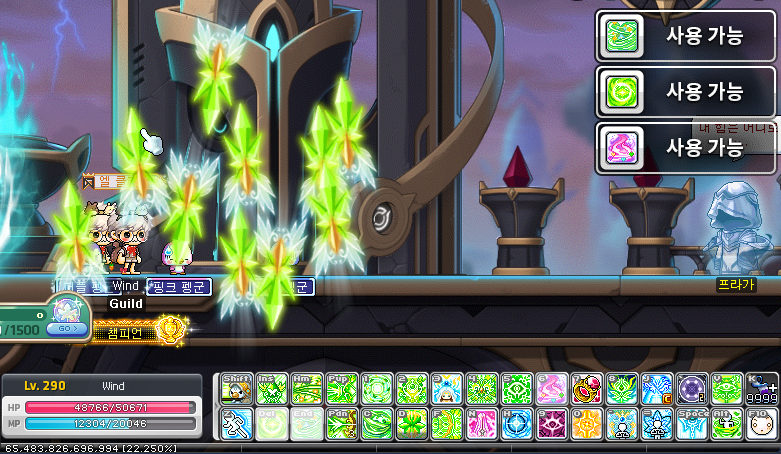Screen dimensions: 781x454
Task: Click the gold trophy champion badge
Action: 171,327
